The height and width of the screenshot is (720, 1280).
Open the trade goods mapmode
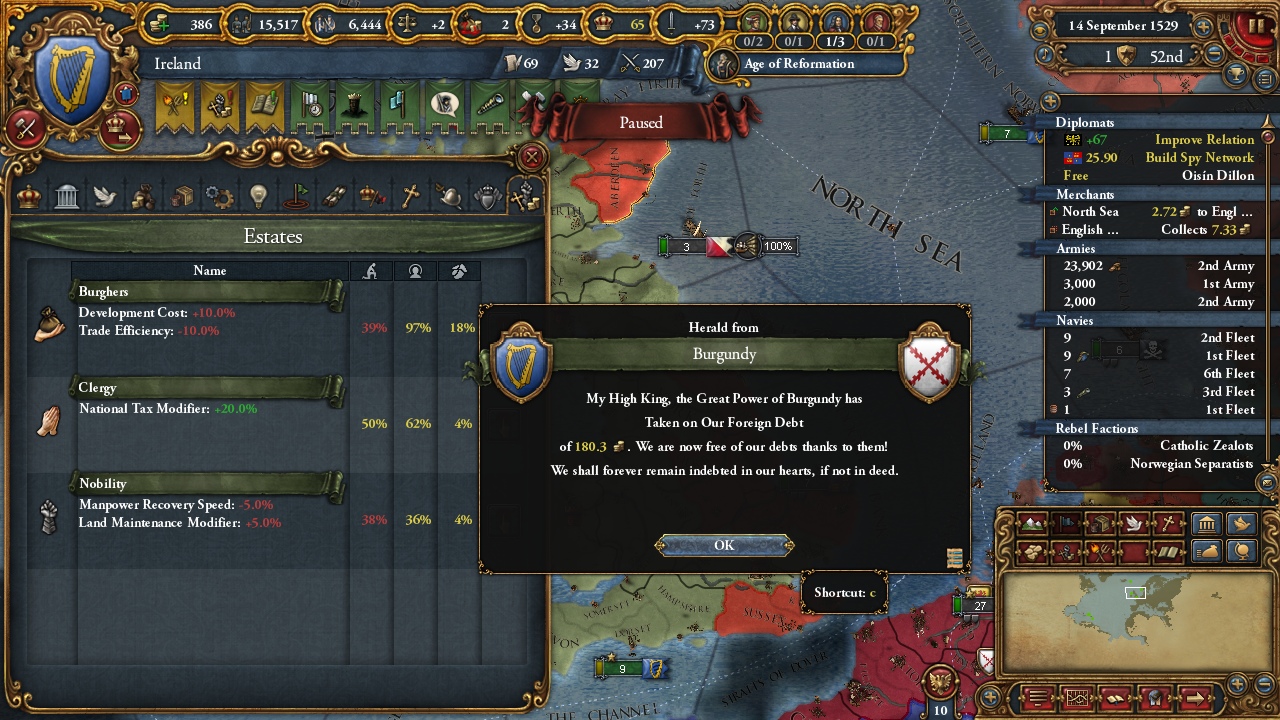coord(1100,525)
